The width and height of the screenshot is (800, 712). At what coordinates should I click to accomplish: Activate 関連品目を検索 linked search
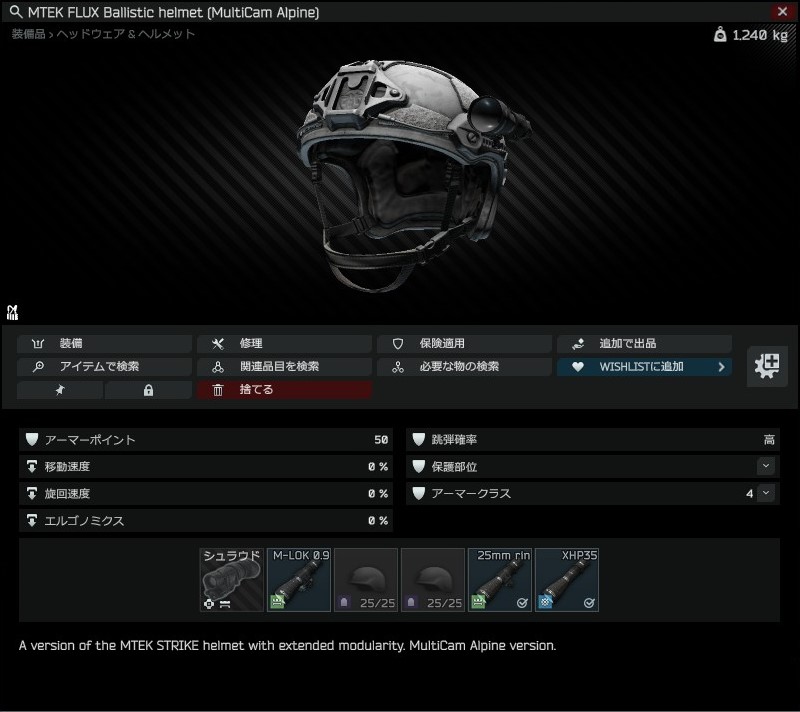click(284, 366)
